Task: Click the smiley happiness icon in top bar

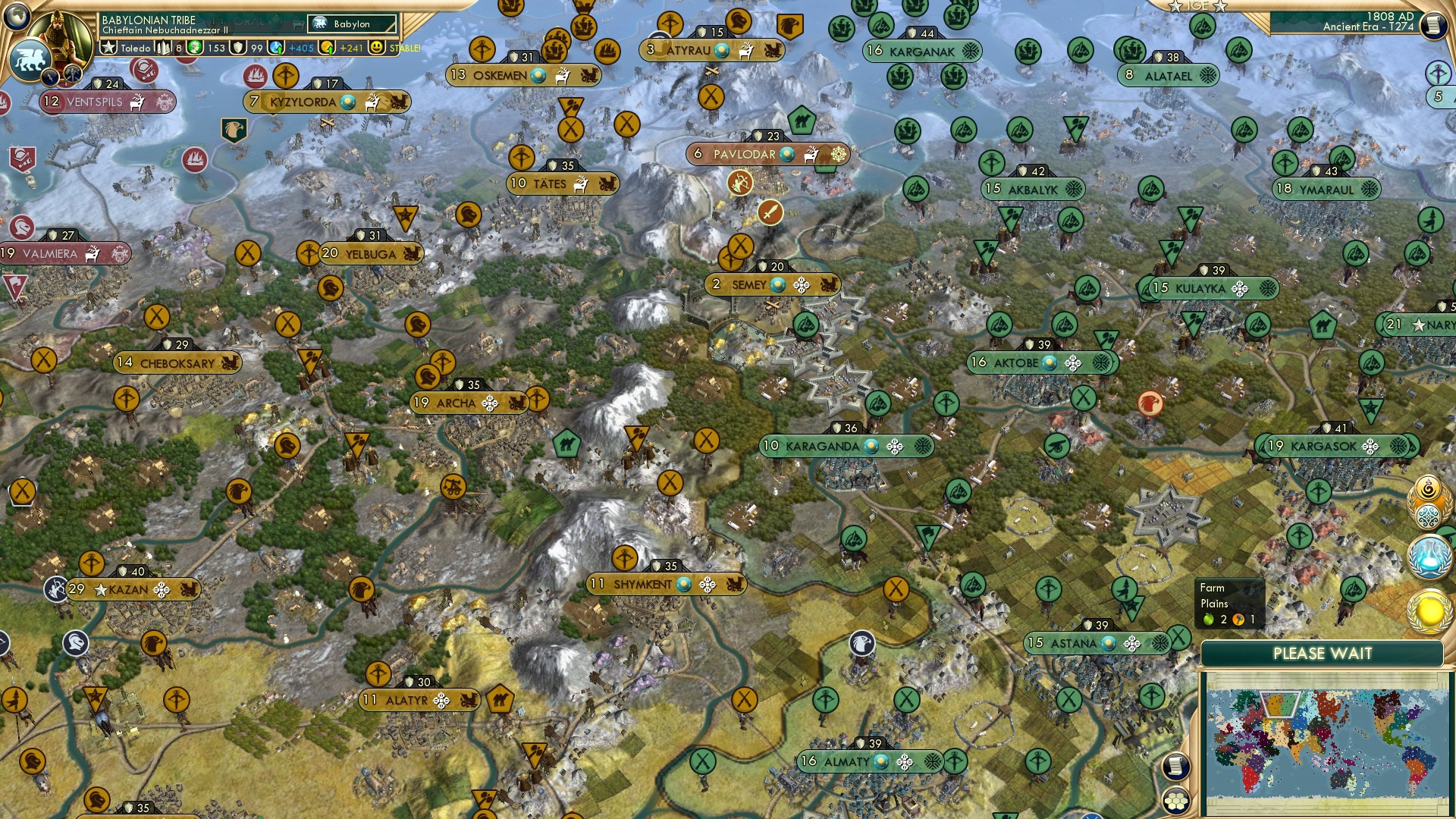Action: (375, 48)
